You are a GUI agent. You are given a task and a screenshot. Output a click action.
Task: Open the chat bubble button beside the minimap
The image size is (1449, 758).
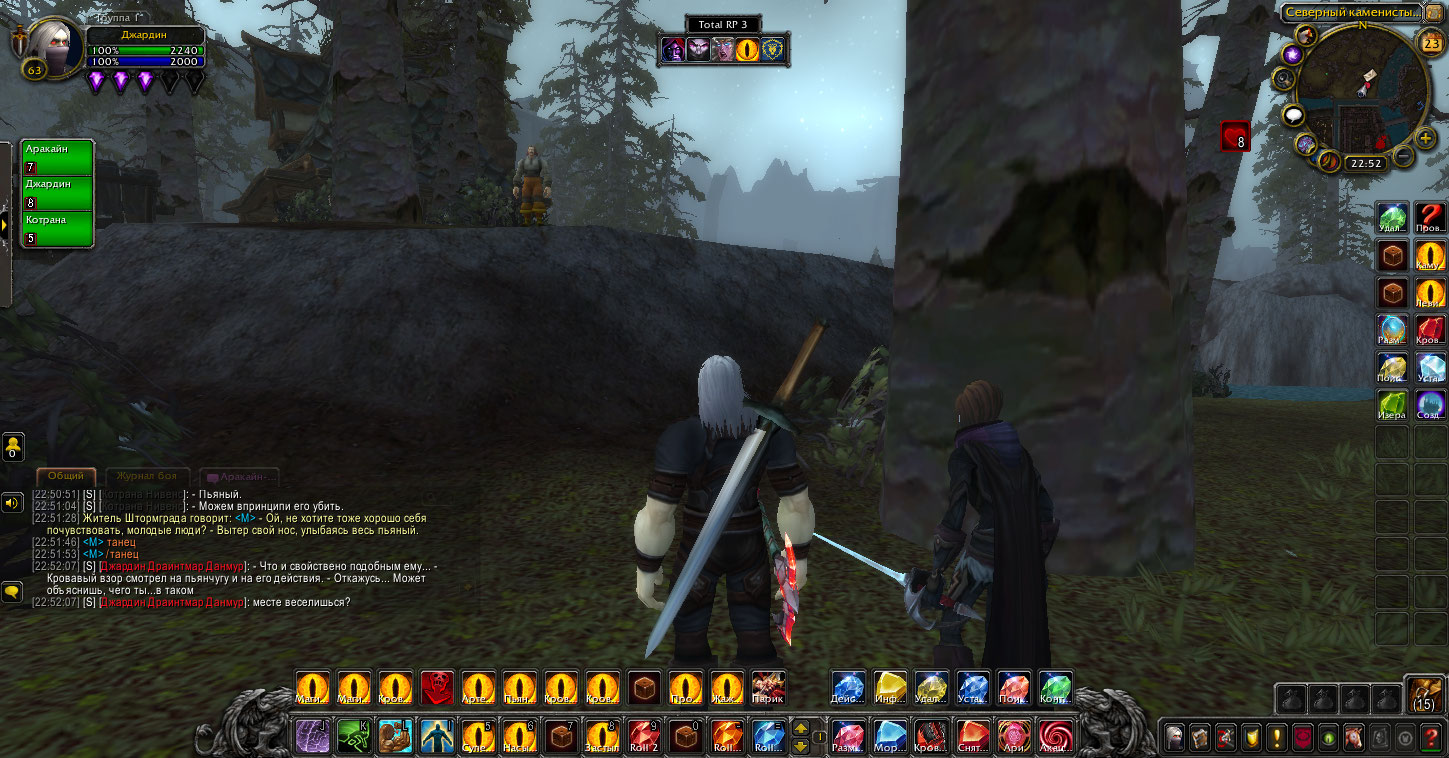coord(1294,116)
